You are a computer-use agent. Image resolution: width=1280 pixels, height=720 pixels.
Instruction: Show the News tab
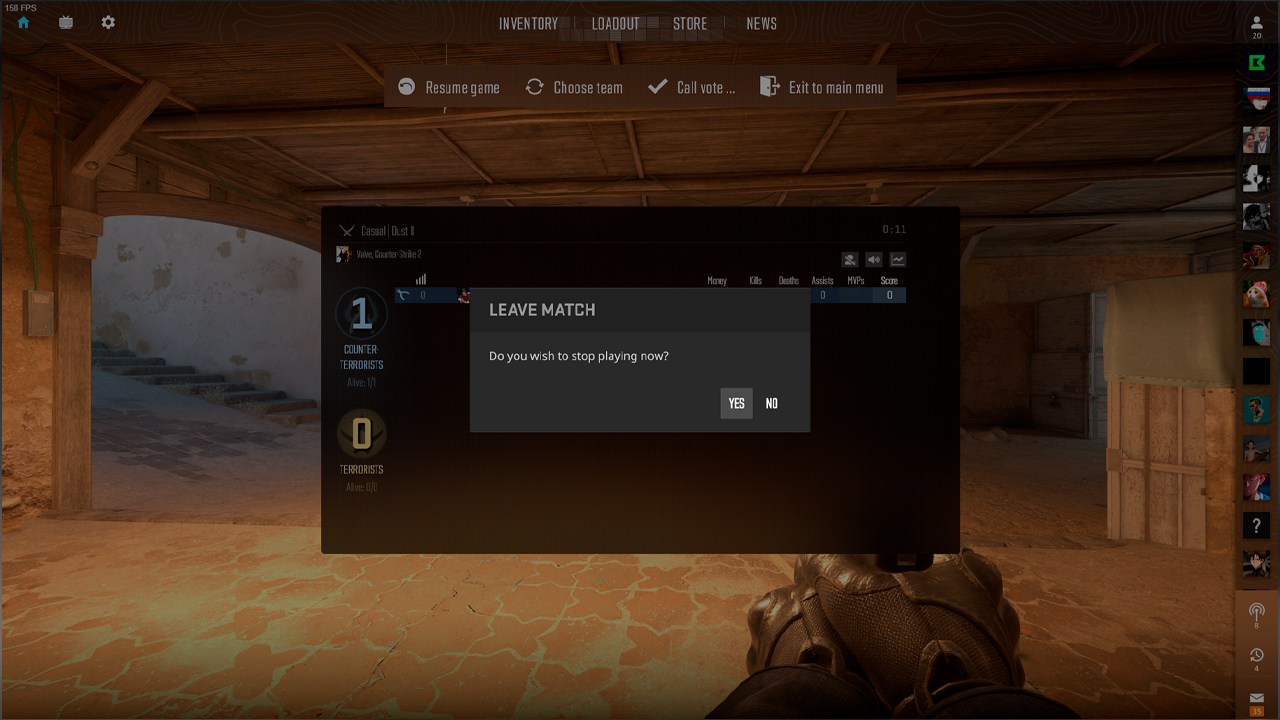(x=761, y=24)
